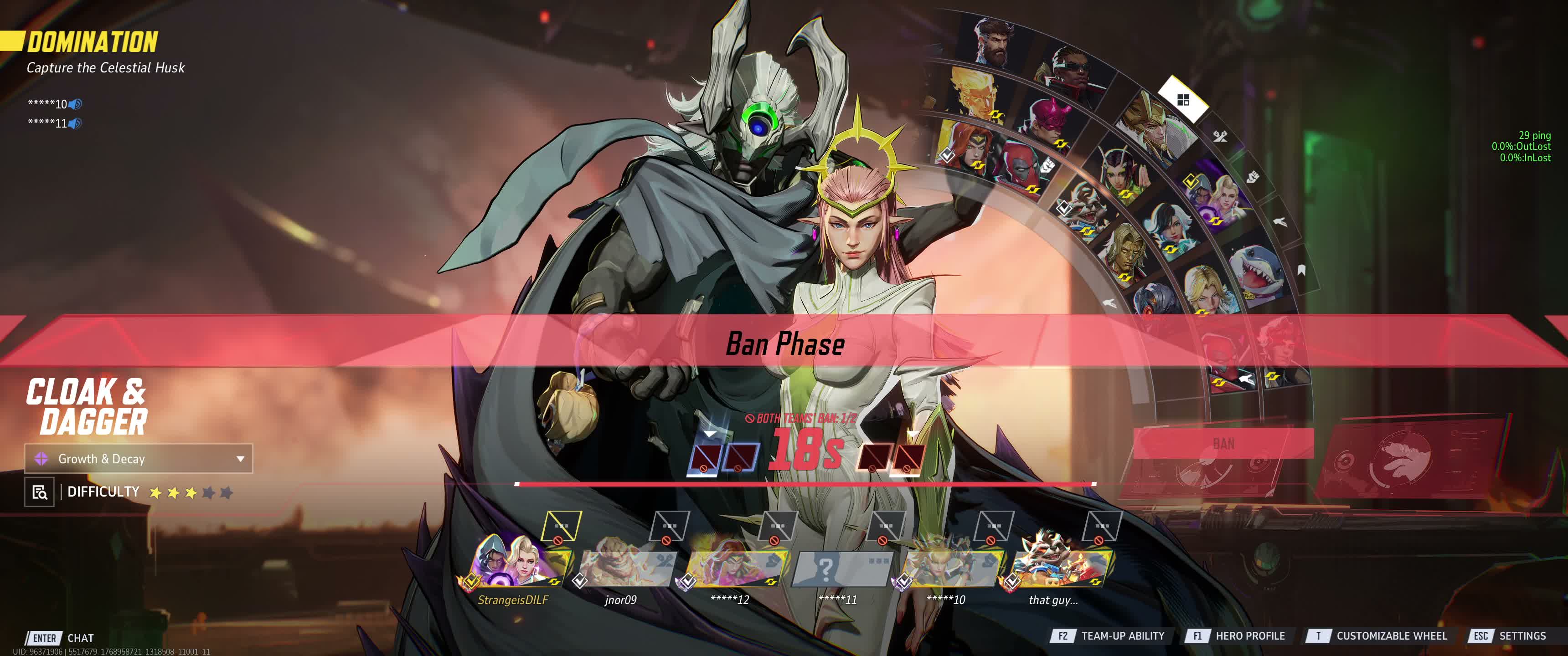
Task: Open the Growth & Decay costume dropdown
Action: point(139,459)
